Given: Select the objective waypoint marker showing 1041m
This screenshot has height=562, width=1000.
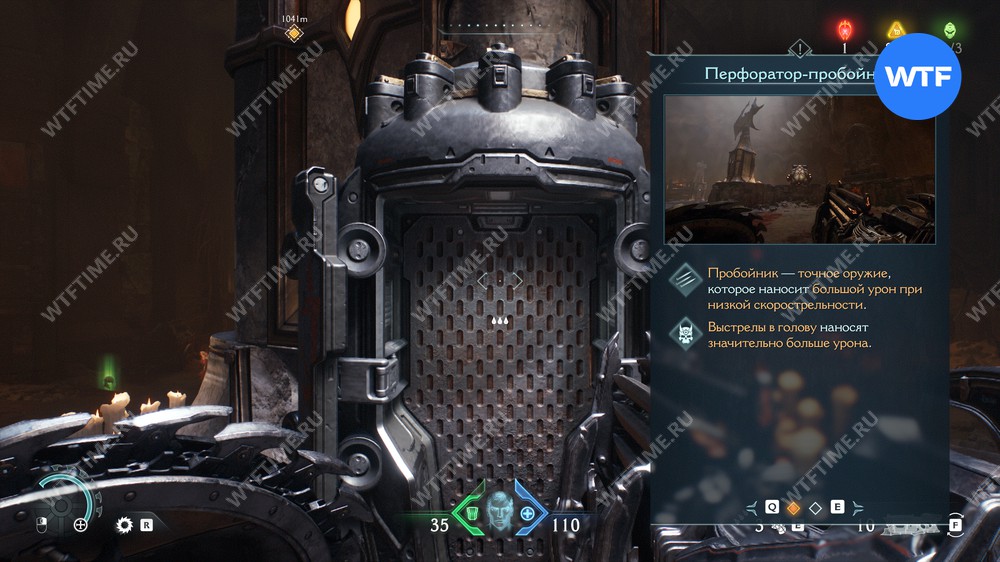Looking at the screenshot, I should point(294,34).
